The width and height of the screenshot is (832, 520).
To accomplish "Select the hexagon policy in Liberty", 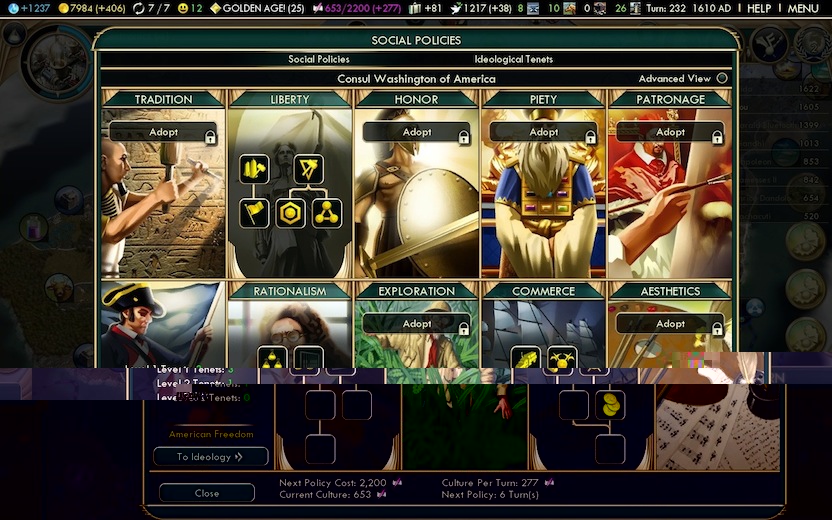I will (291, 213).
